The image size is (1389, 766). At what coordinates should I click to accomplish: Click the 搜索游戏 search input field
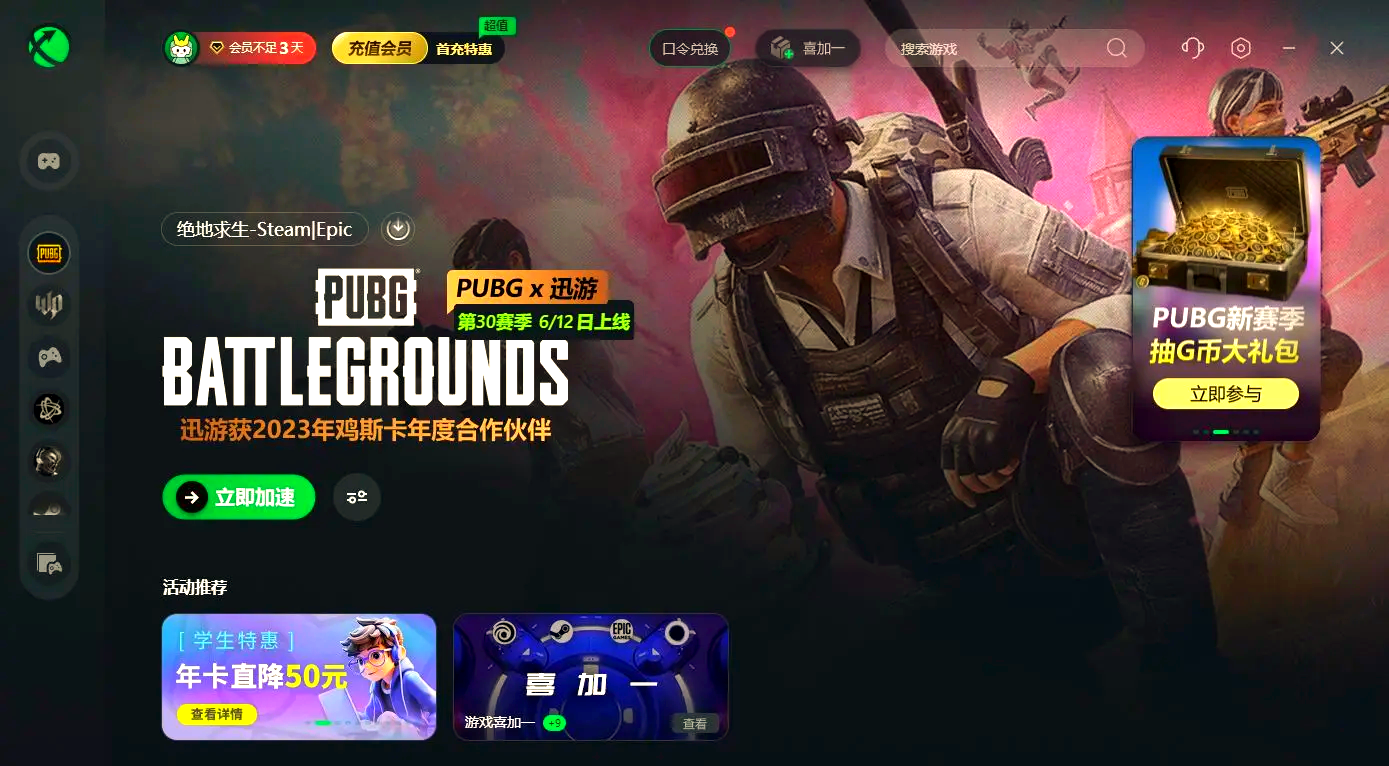[x=1000, y=47]
